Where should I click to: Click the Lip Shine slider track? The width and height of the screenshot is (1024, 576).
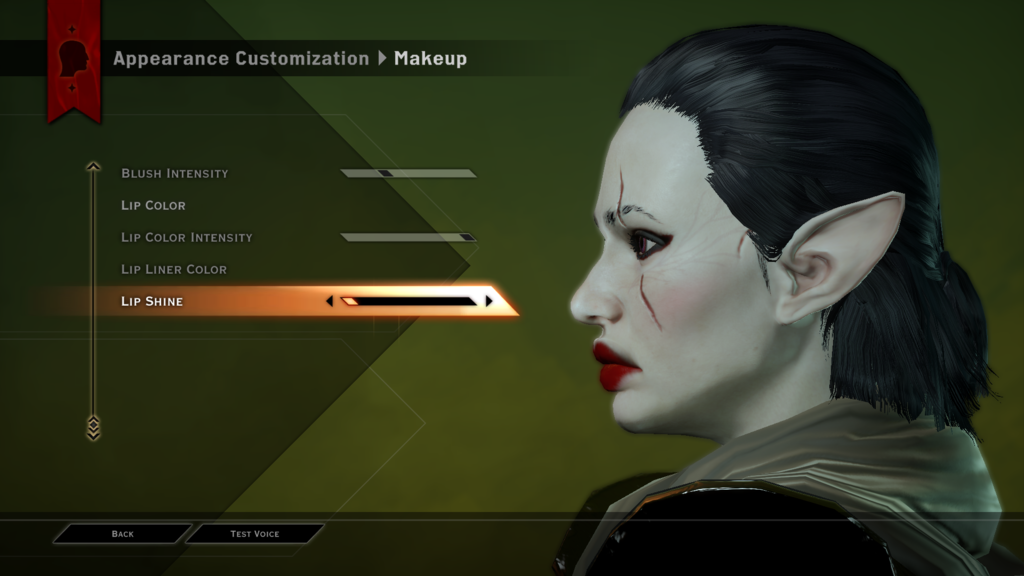coord(408,301)
